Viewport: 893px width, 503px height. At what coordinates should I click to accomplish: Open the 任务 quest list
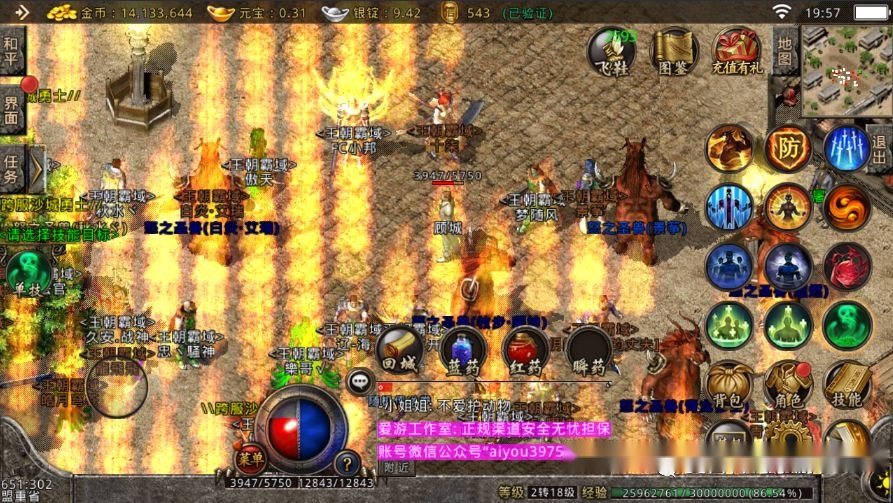click(12, 169)
